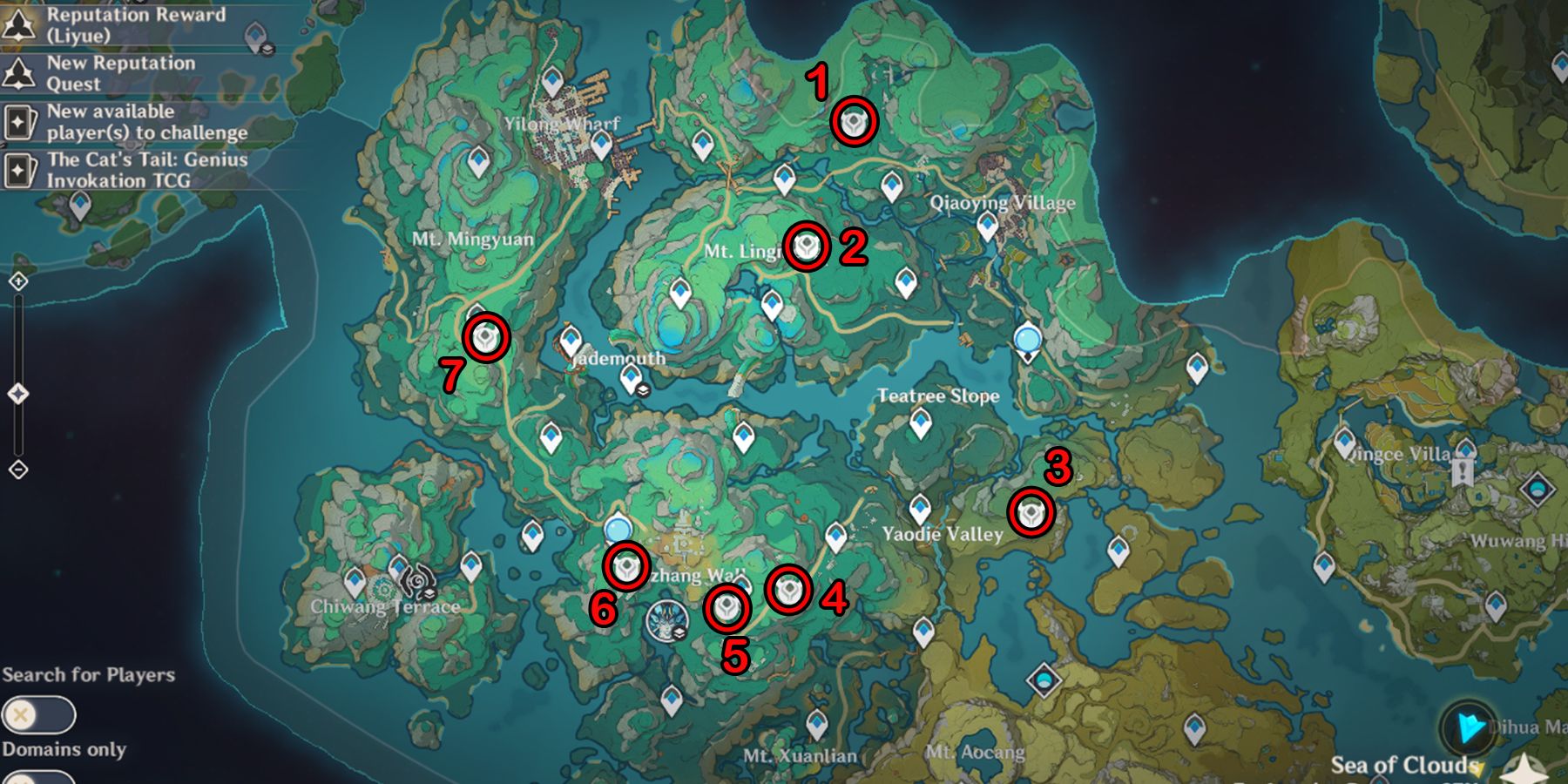Open the Reputation Reward (Liyue) notification
Image resolution: width=1568 pixels, height=784 pixels.
tap(113, 24)
